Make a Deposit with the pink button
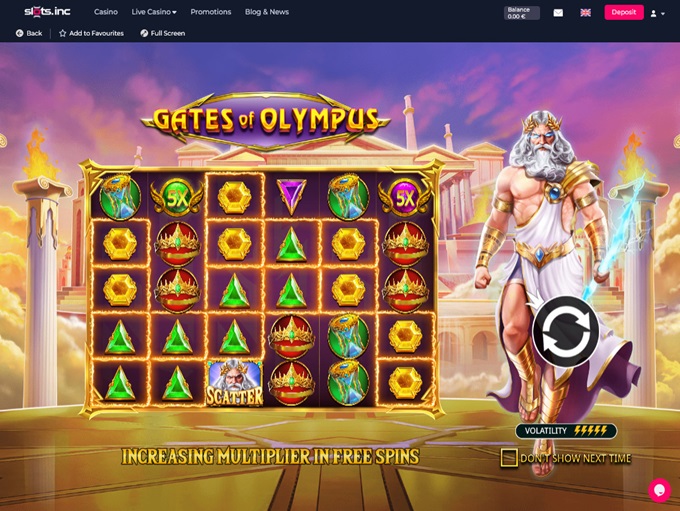This screenshot has height=511, width=680. 623,12
